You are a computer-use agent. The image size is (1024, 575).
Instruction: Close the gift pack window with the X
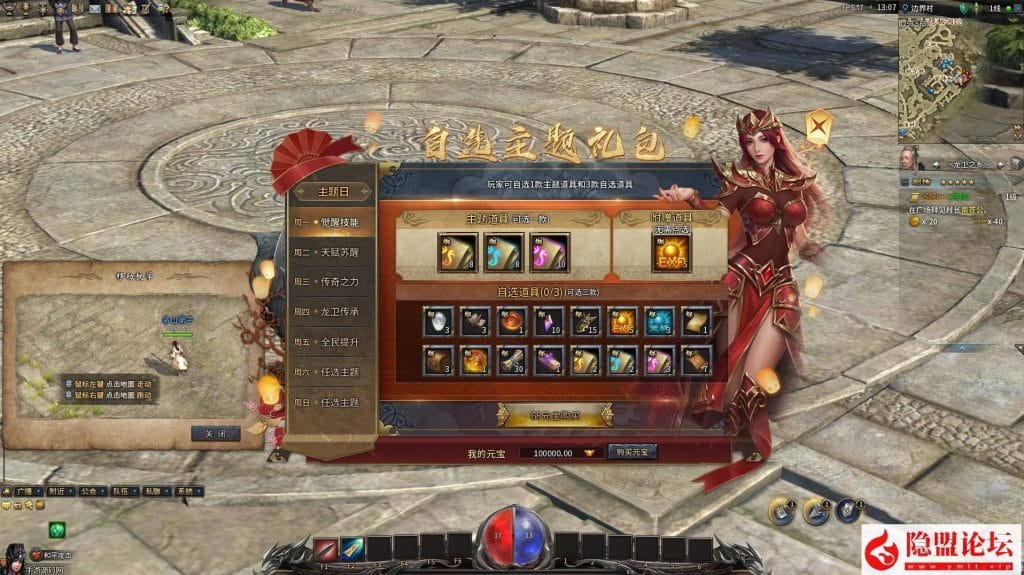pos(820,128)
